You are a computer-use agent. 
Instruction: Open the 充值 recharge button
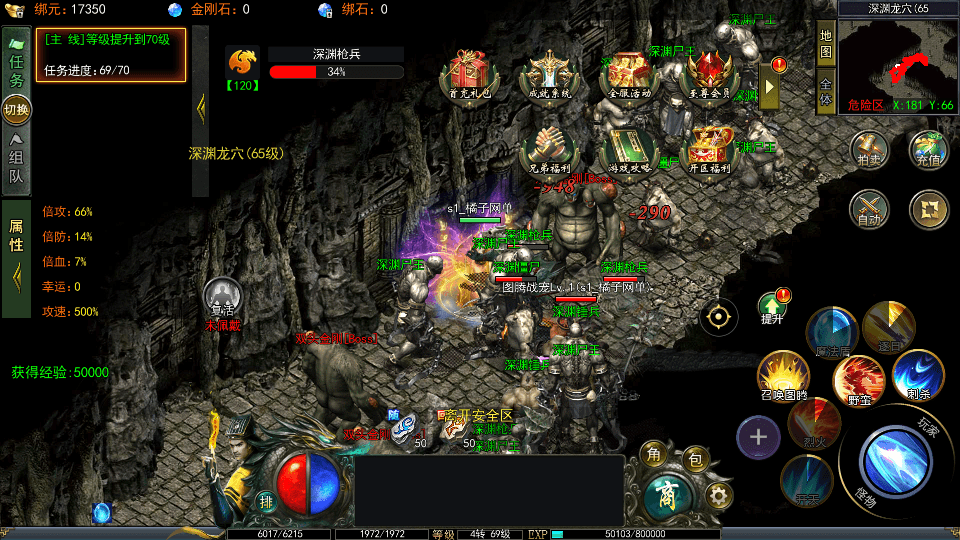pyautogui.click(x=929, y=148)
